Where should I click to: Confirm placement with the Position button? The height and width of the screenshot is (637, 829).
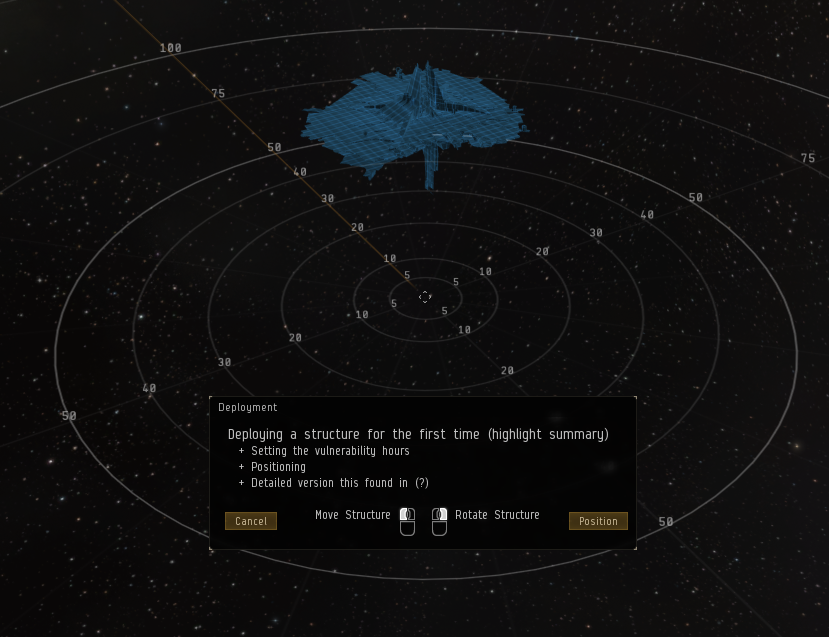598,521
